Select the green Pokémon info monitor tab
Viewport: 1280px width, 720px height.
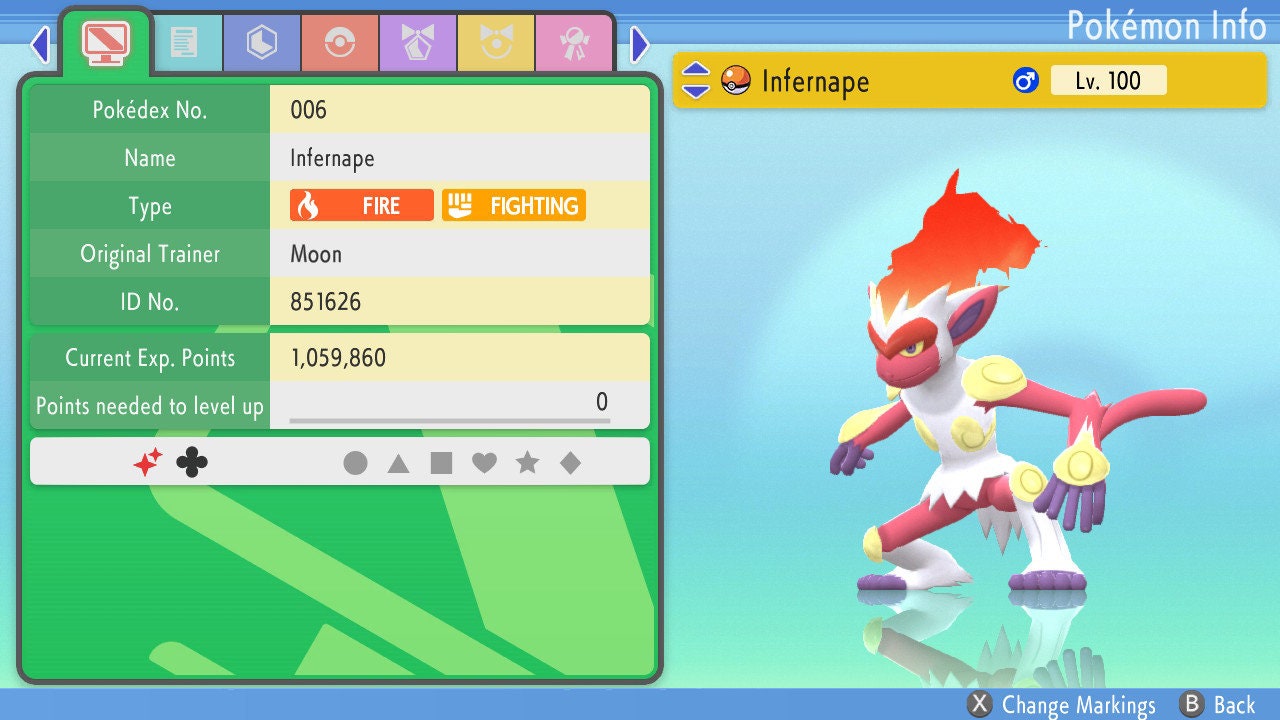pos(106,41)
